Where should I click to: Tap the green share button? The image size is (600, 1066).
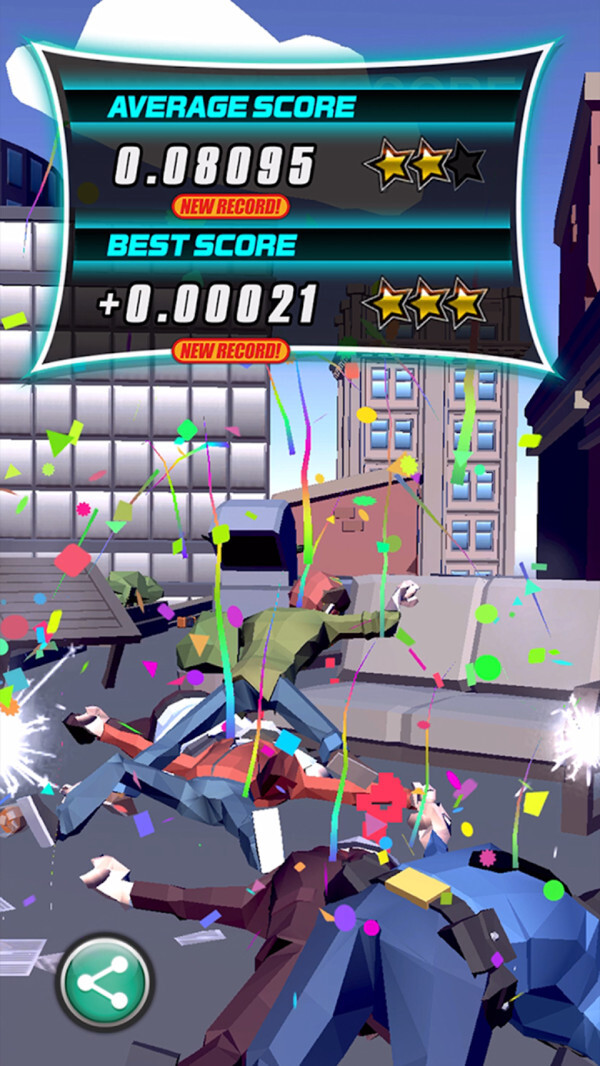104,981
